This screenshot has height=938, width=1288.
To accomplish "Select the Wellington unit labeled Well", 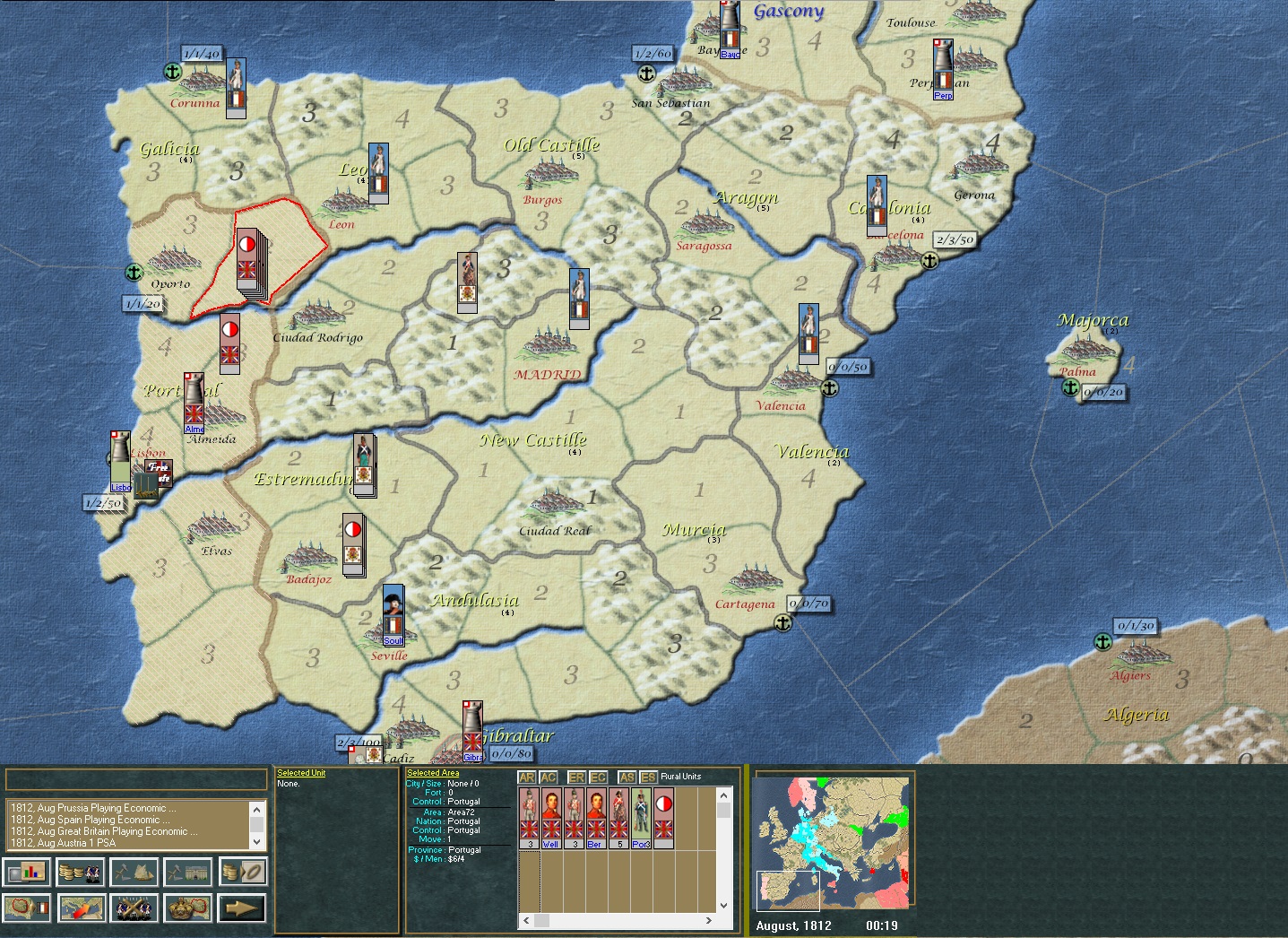I will click(x=551, y=818).
